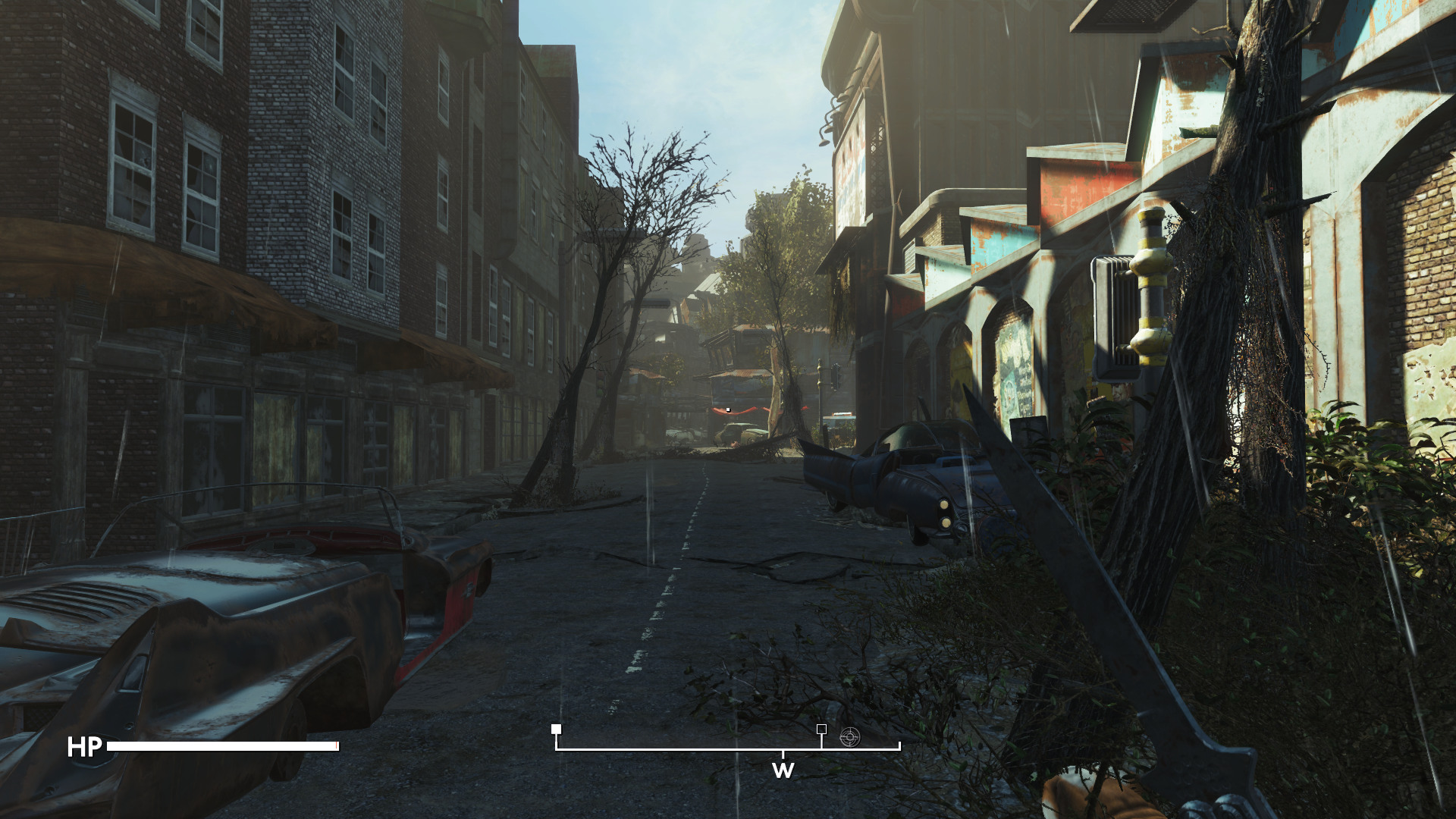Select the solid square quest marker on compass
The image size is (1456, 819).
557,730
